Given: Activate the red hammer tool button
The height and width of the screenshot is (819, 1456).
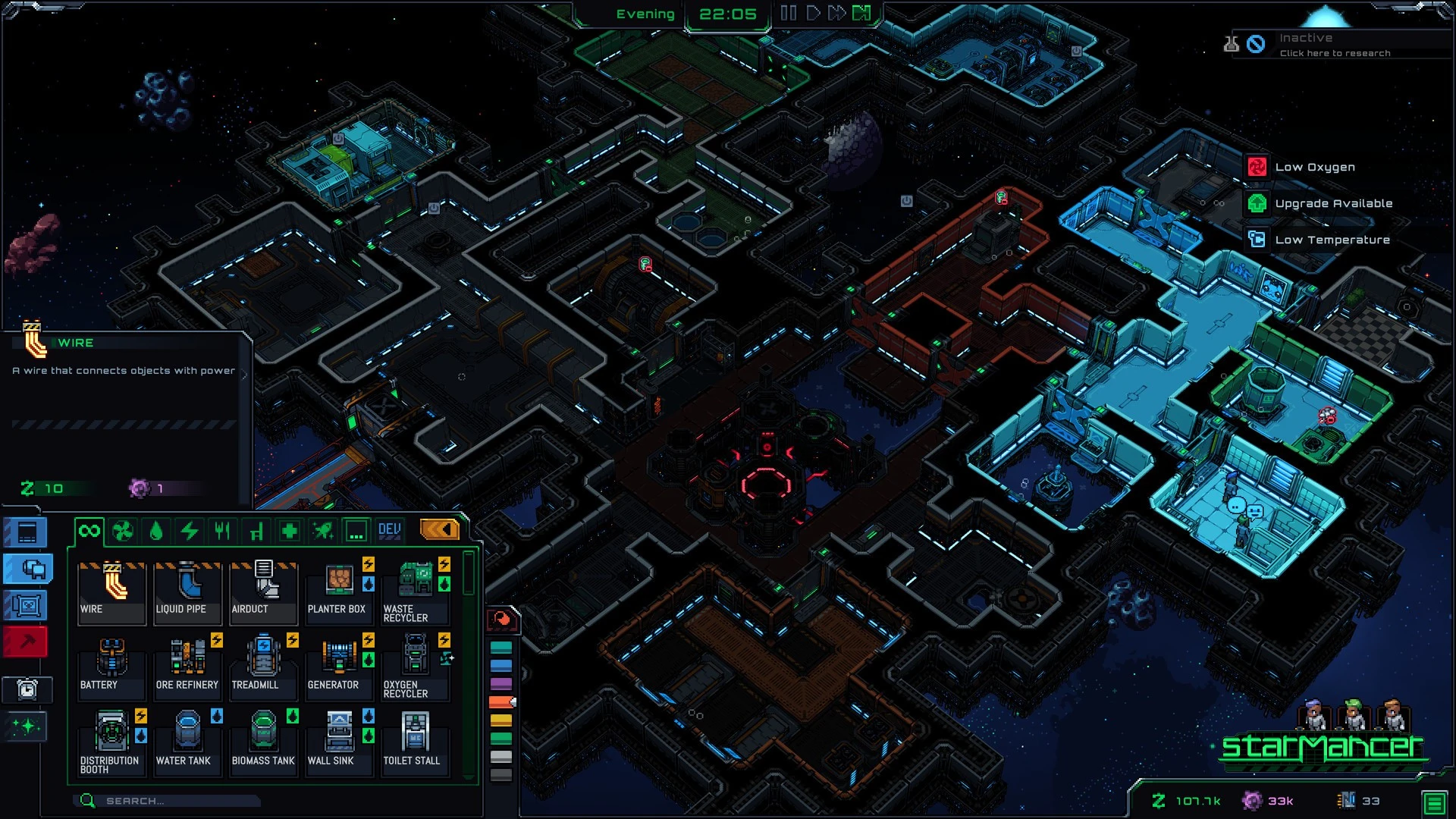Looking at the screenshot, I should (x=27, y=642).
